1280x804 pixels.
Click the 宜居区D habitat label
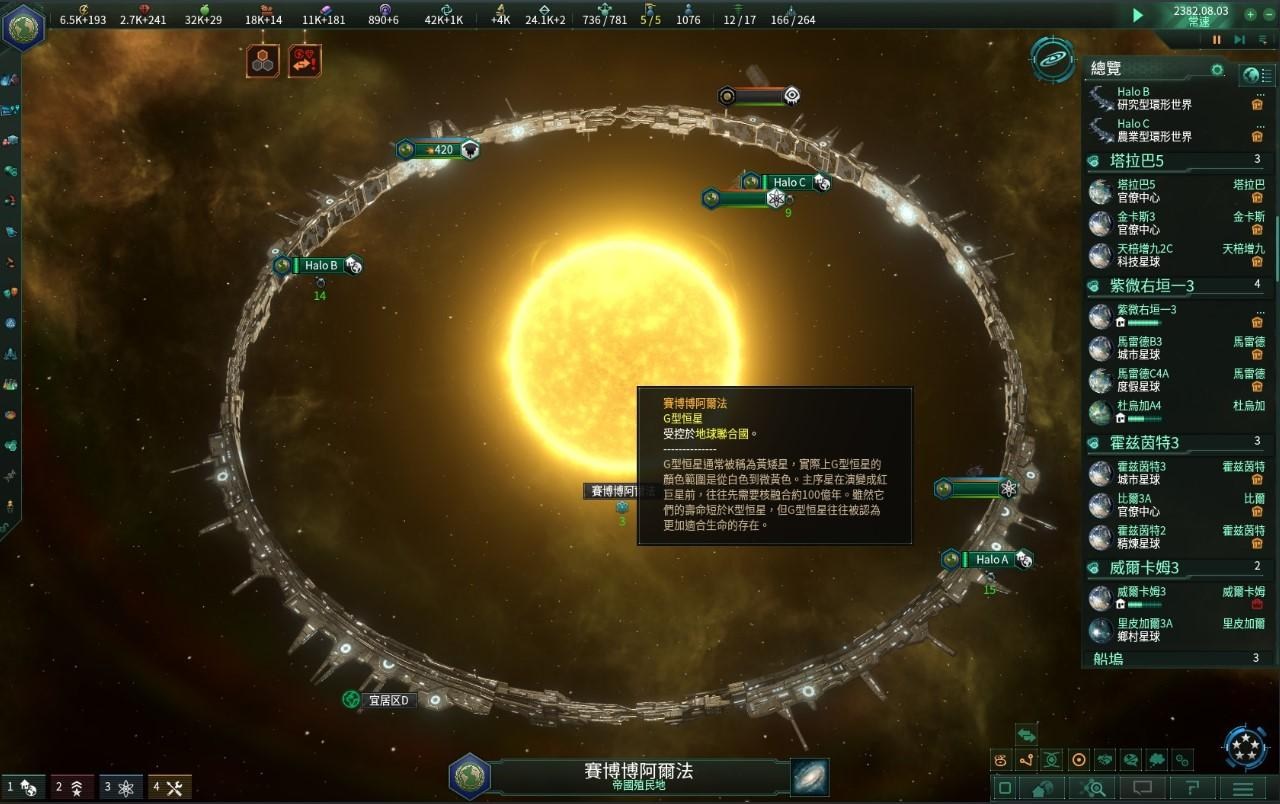389,700
